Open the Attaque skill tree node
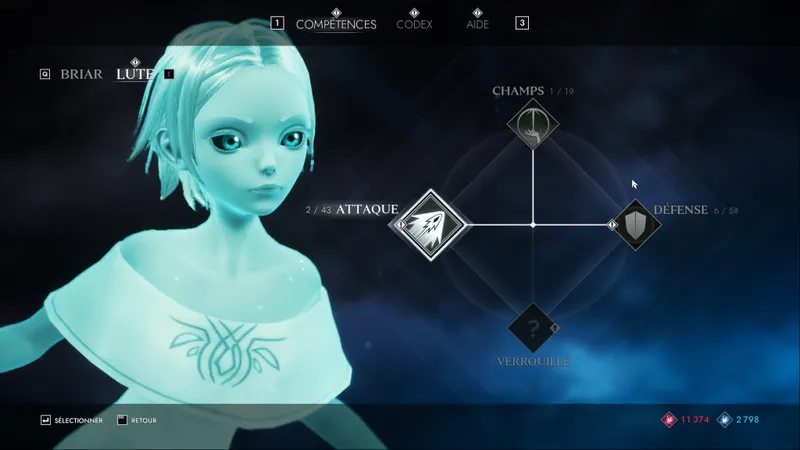800x450 pixels. pyautogui.click(x=429, y=225)
